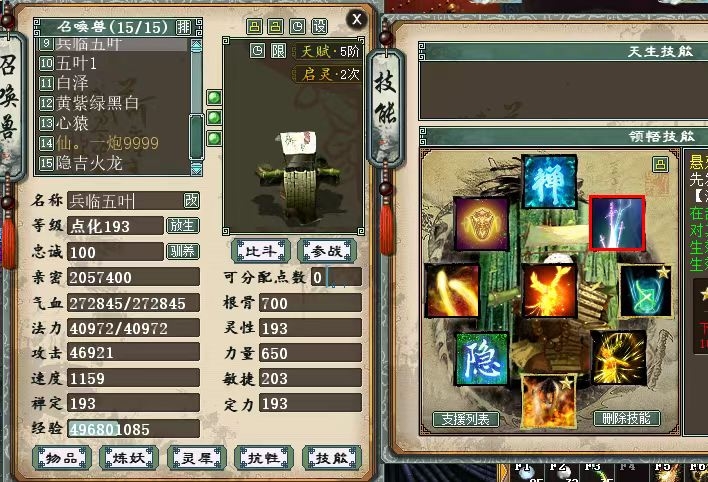Screen dimensions: 708x482
Task: Click the 删除技能 delete skill button
Action: (627, 419)
